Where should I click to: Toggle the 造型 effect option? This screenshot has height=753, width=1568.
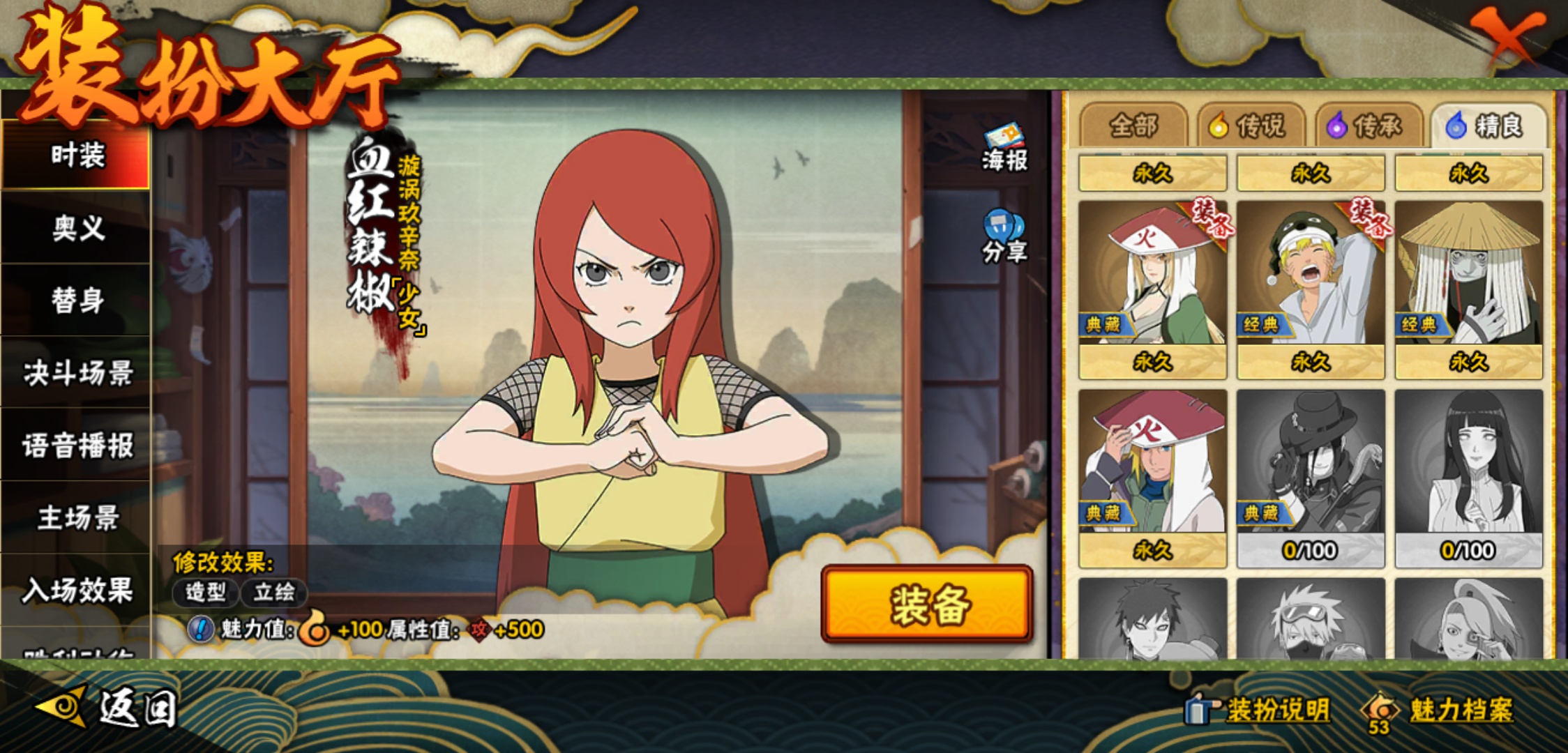[205, 593]
